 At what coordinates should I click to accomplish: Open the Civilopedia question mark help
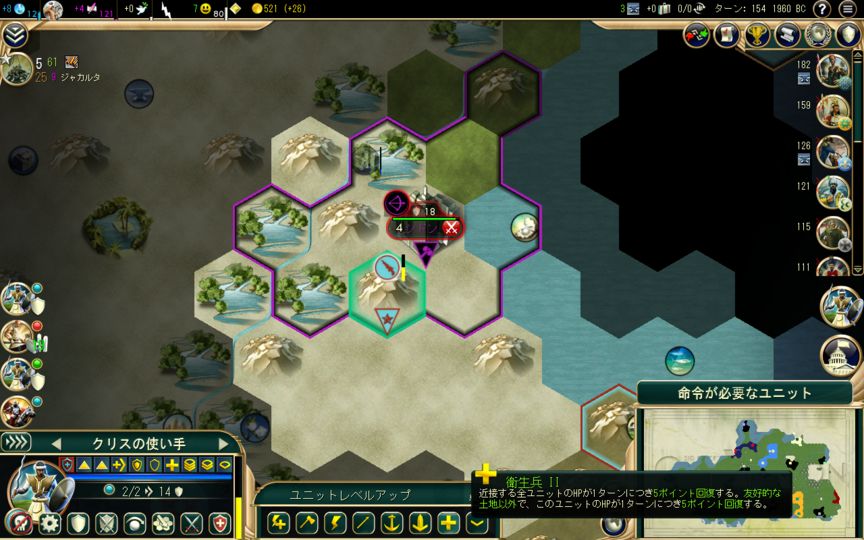[821, 9]
